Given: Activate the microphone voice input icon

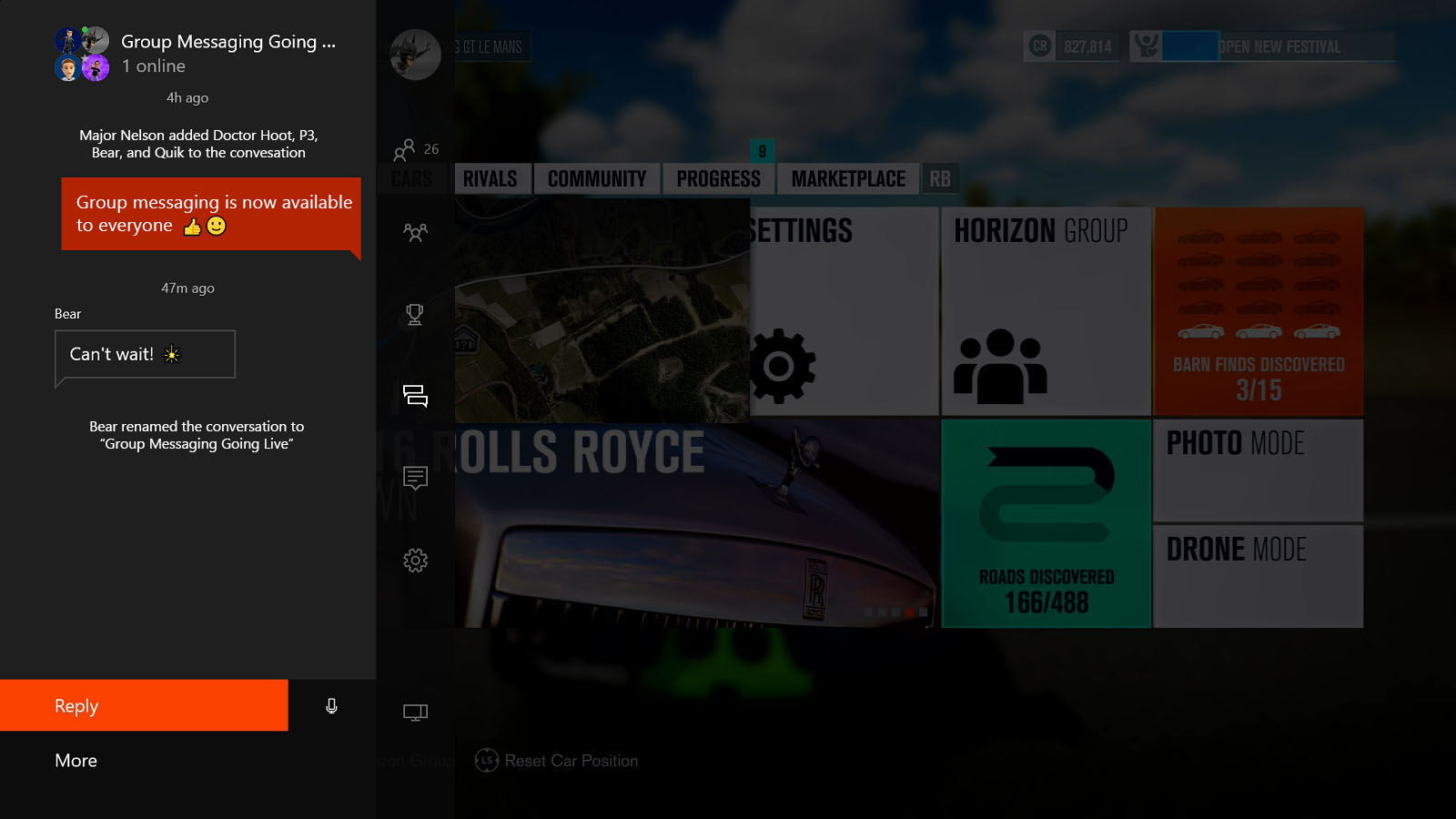Looking at the screenshot, I should (x=332, y=706).
